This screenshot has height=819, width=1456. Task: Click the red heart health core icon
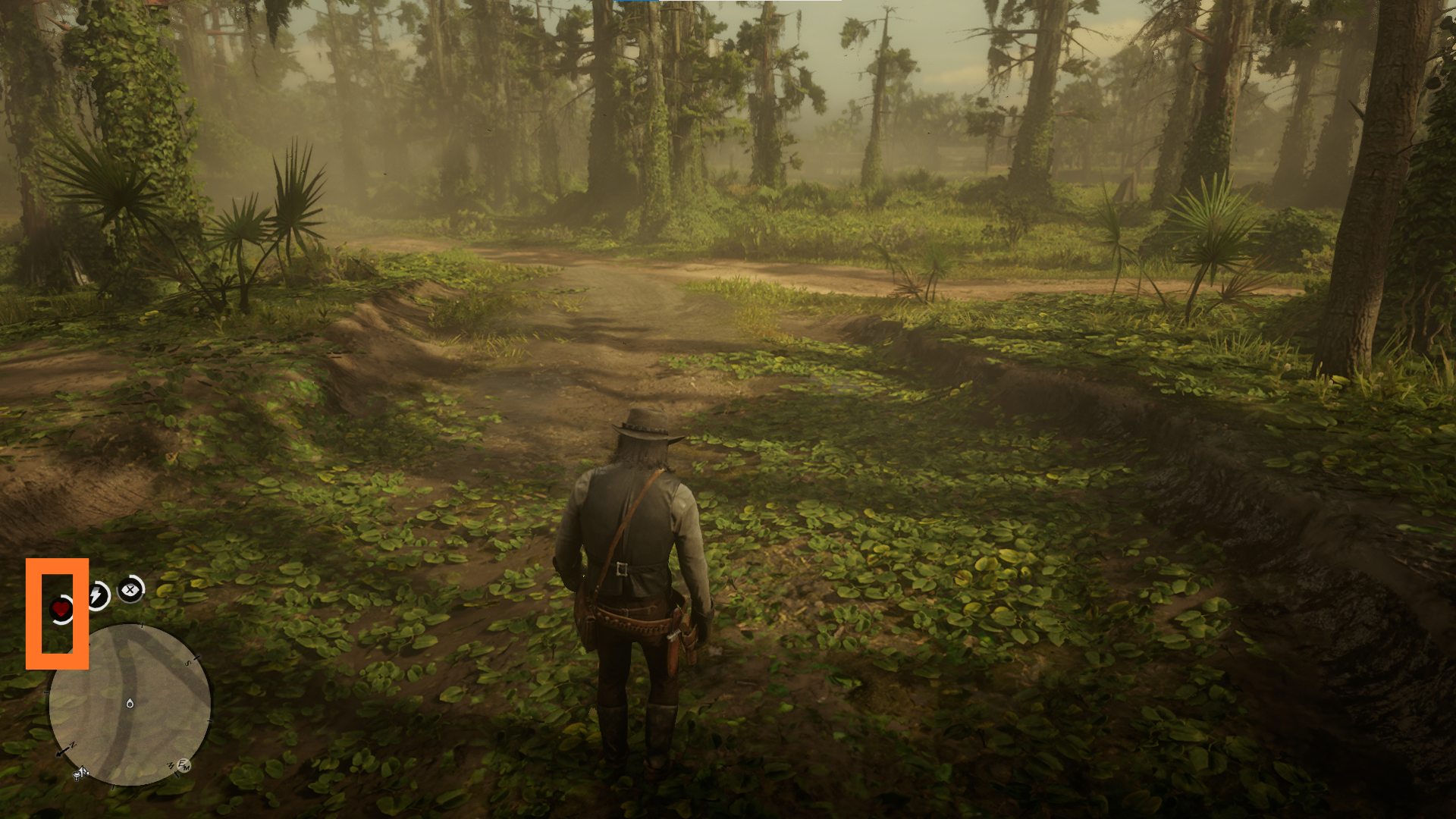pyautogui.click(x=61, y=608)
